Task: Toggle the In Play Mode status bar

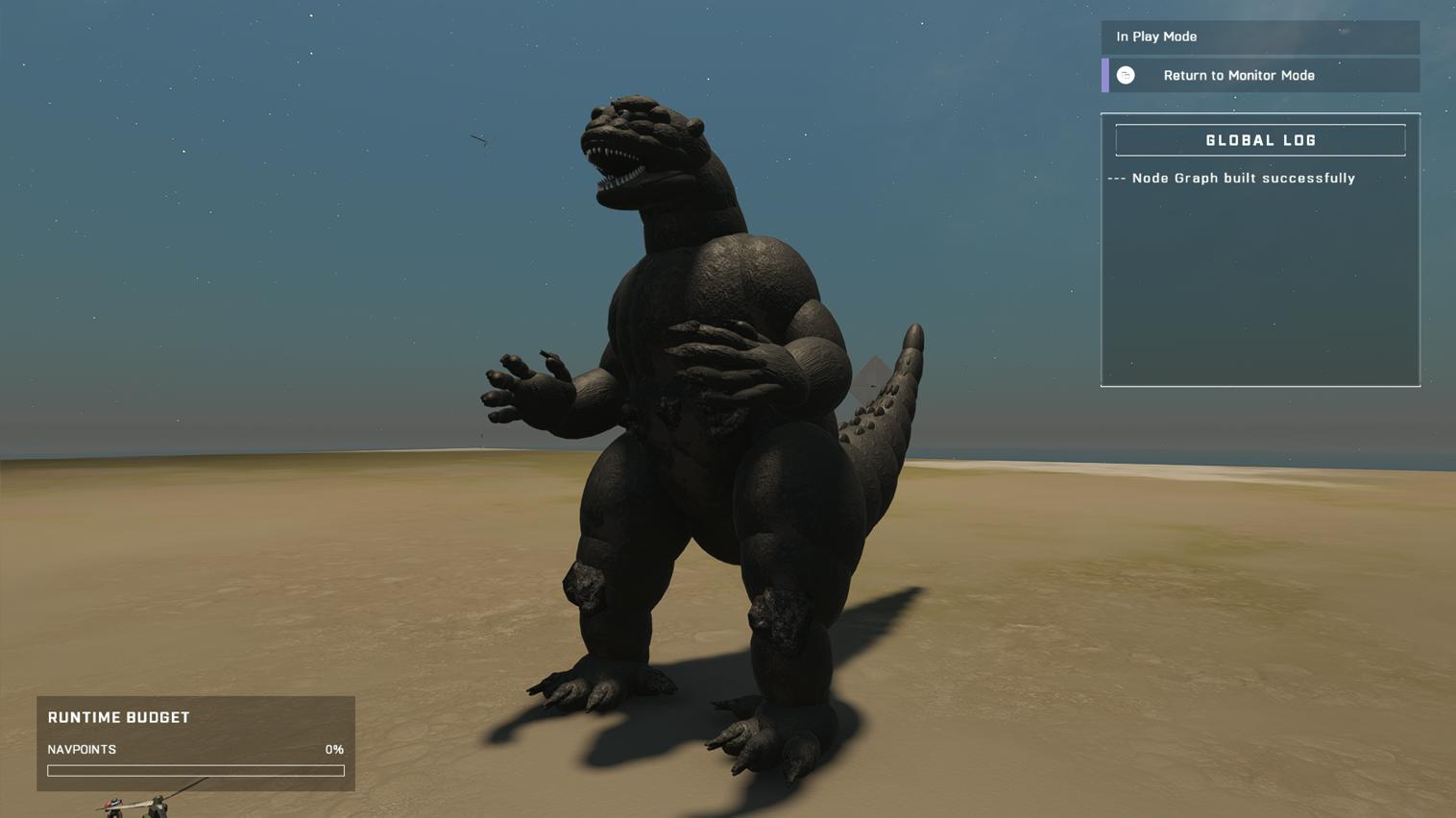Action: [1259, 36]
